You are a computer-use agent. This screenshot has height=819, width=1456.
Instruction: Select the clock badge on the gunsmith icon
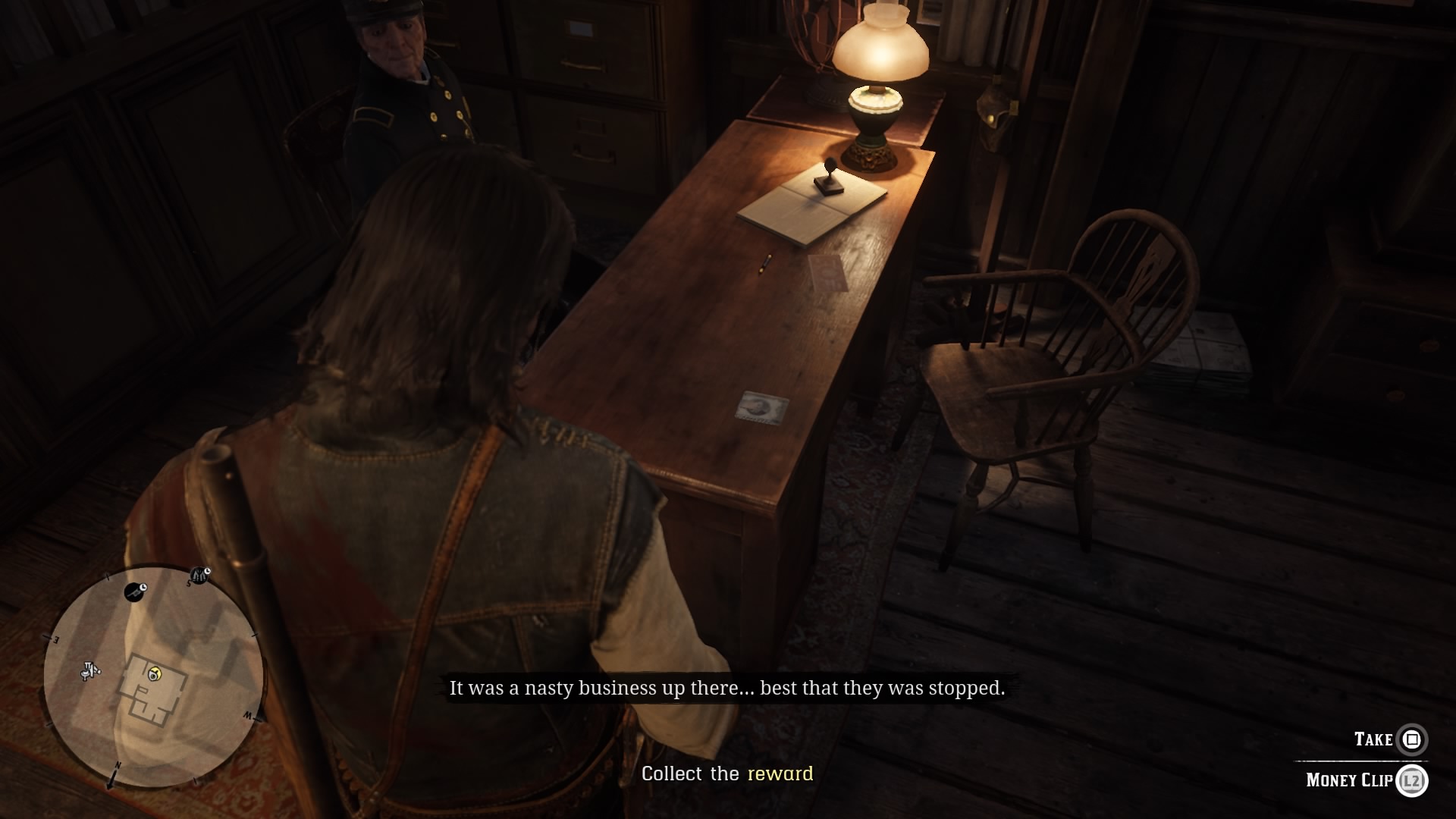143,588
